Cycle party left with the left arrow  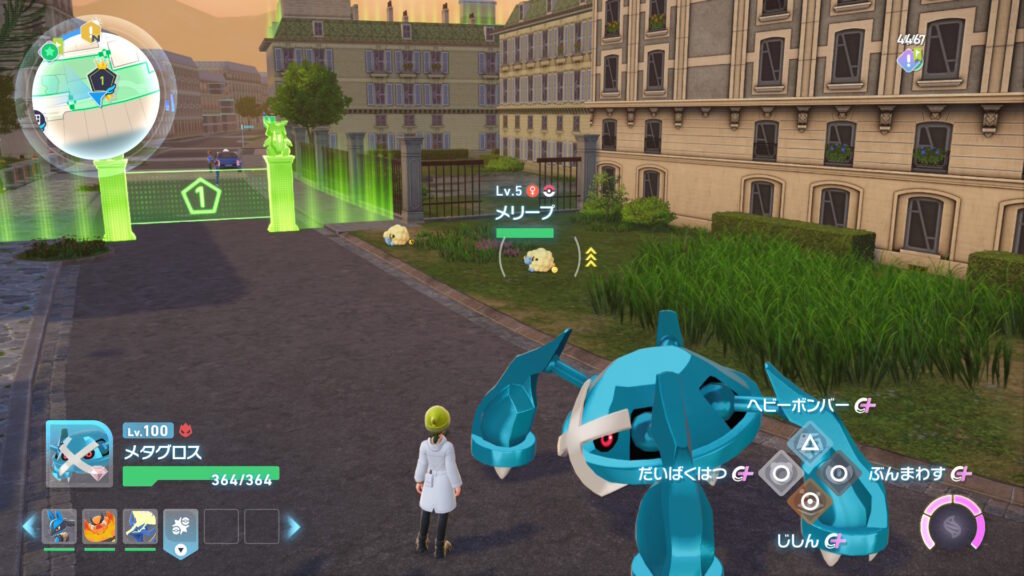tap(29, 526)
